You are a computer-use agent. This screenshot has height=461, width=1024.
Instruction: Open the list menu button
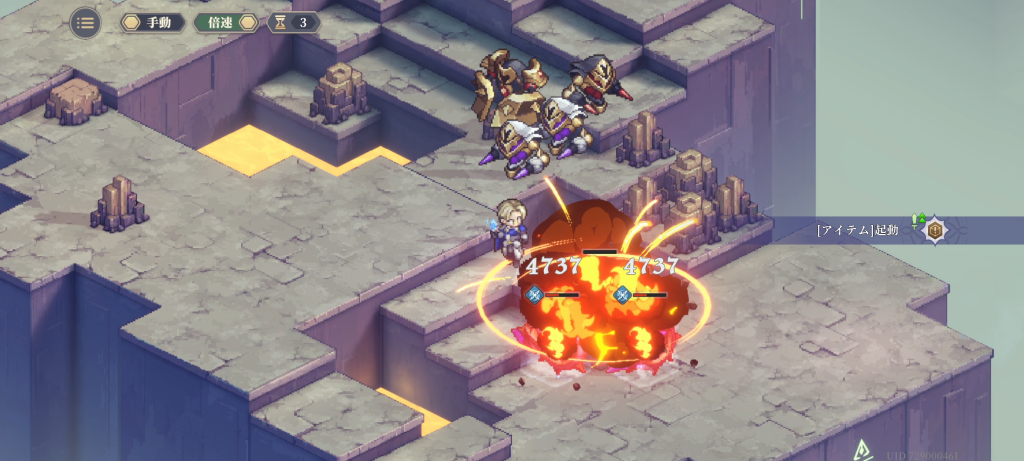(x=85, y=22)
